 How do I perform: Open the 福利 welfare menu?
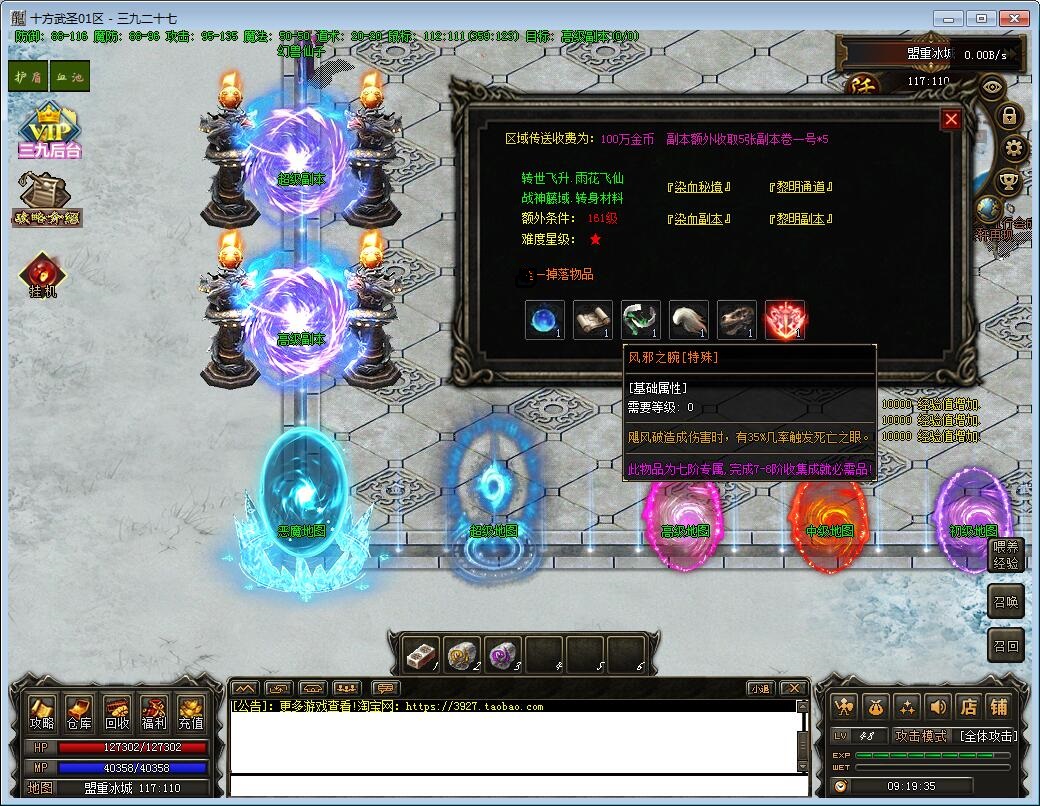pyautogui.click(x=154, y=713)
